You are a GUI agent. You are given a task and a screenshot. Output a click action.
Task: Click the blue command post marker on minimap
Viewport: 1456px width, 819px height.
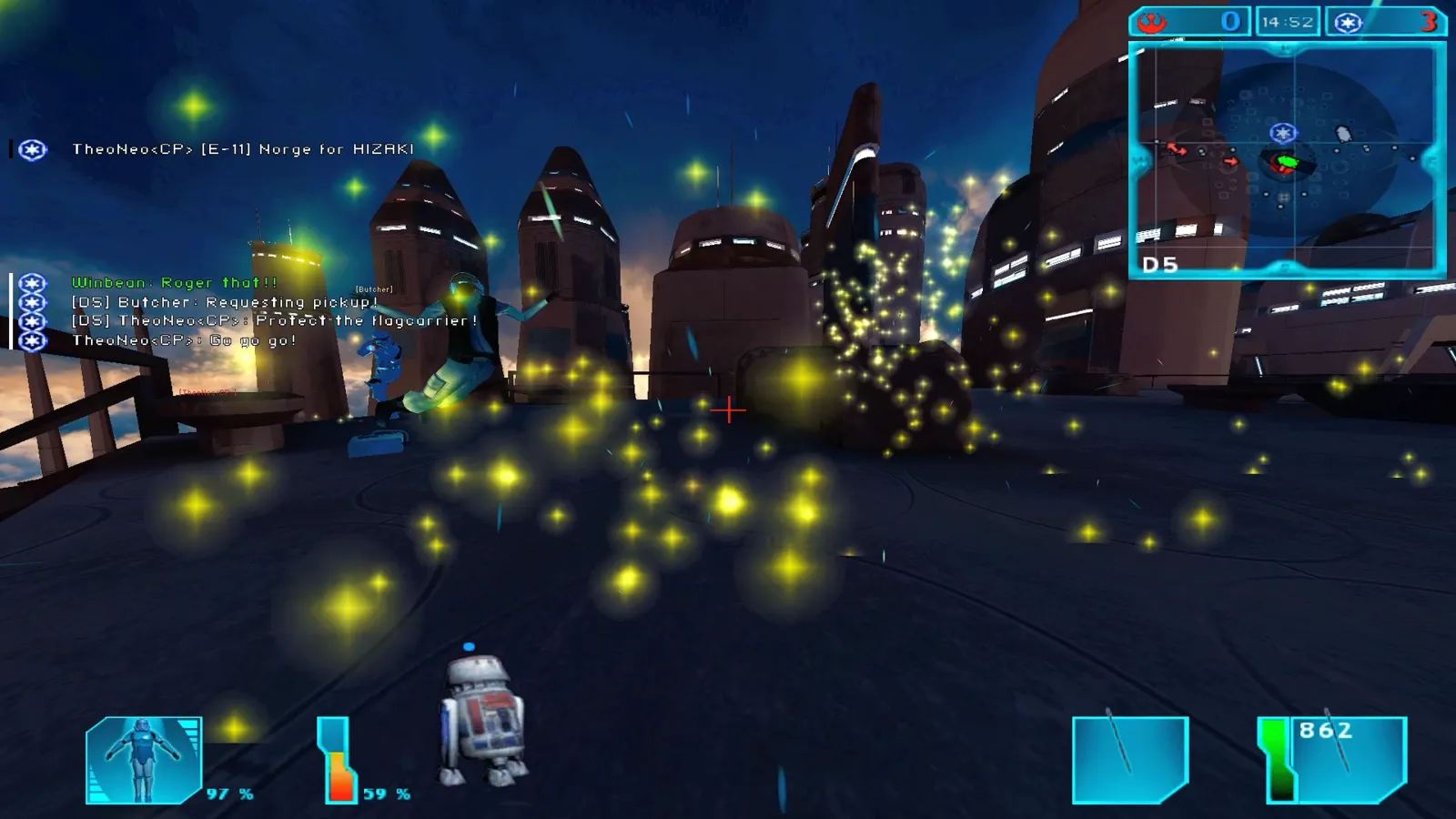click(1282, 134)
